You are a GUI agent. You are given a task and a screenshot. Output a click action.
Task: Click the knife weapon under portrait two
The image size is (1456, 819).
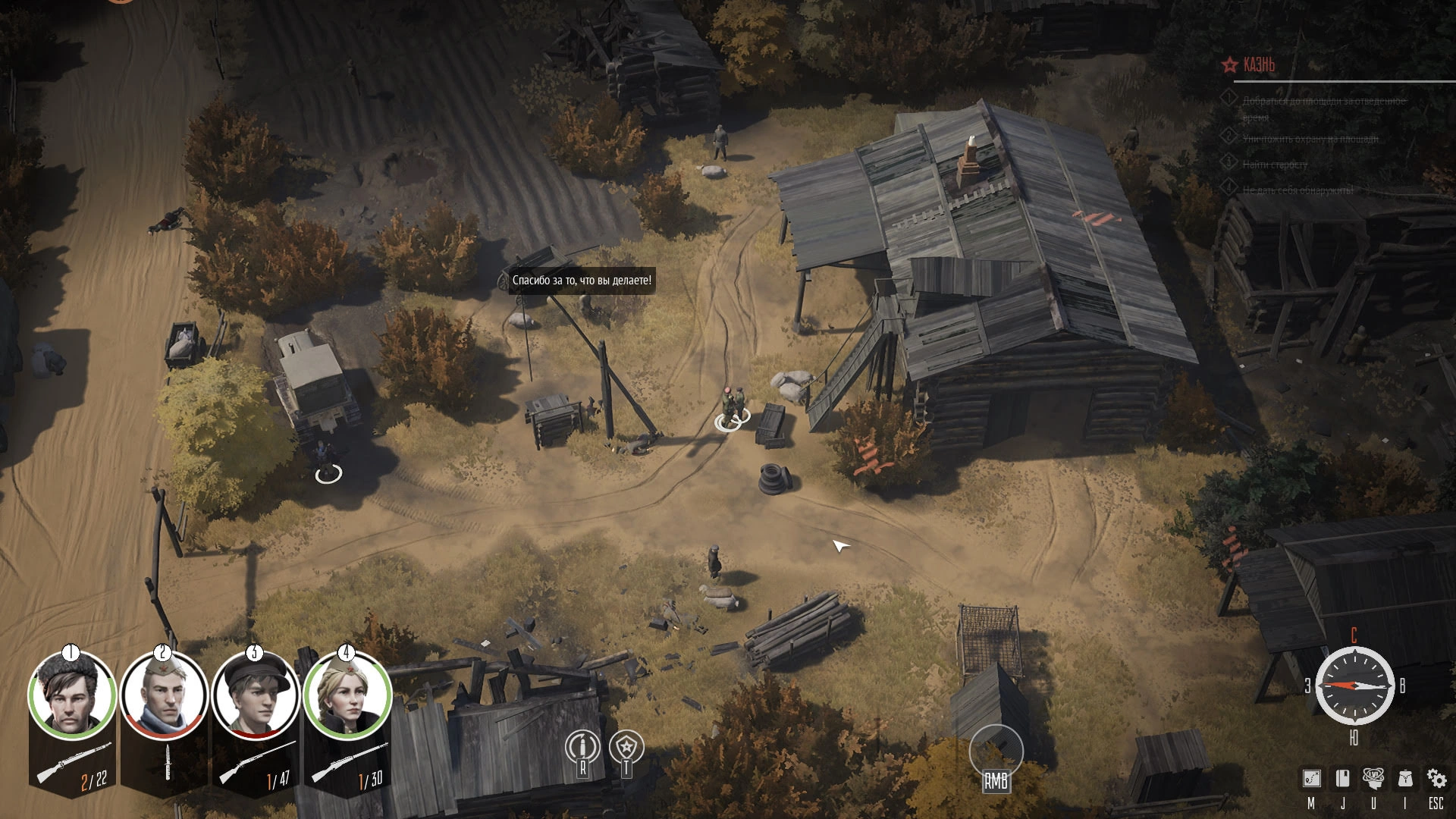point(168,761)
